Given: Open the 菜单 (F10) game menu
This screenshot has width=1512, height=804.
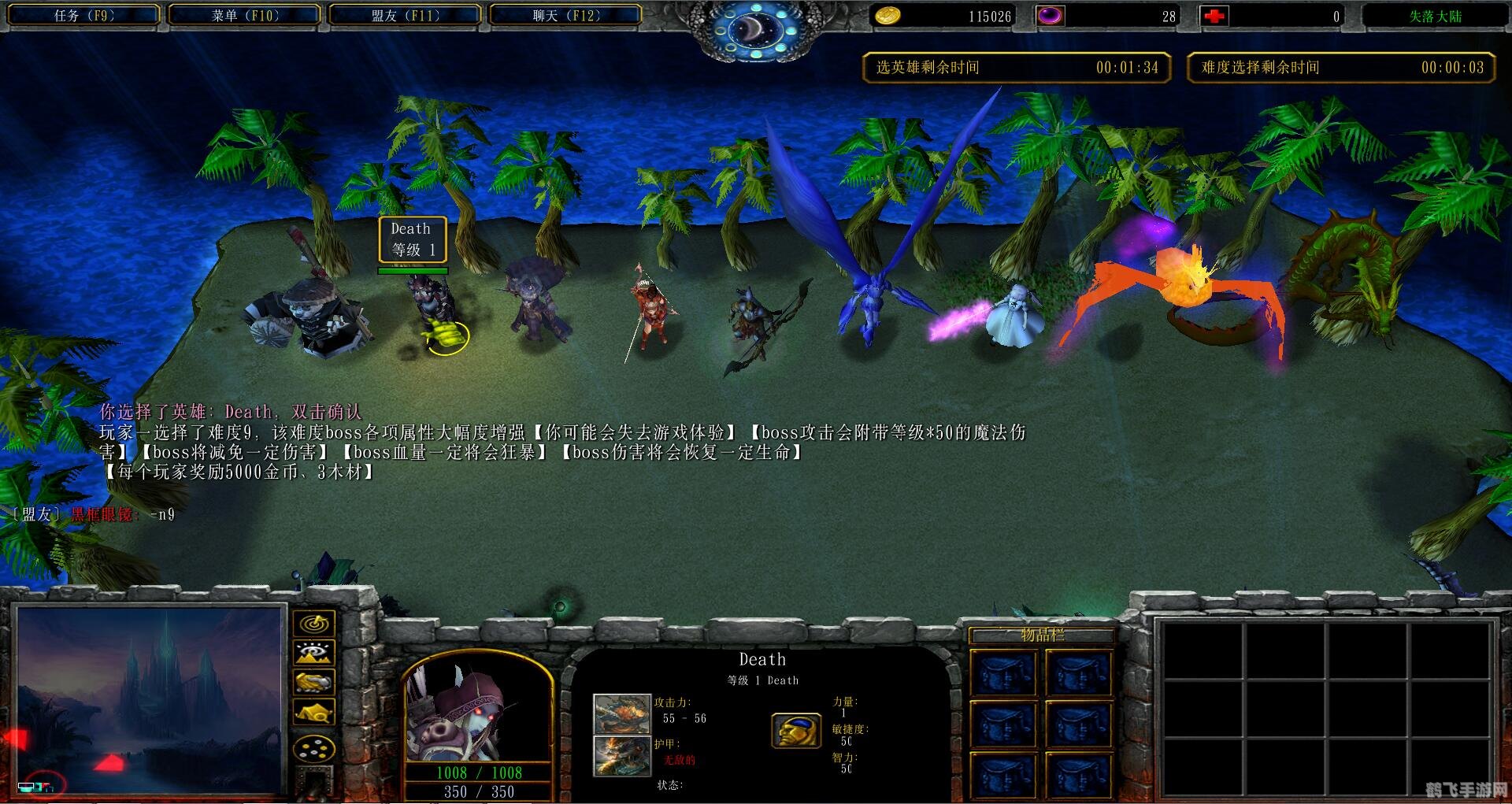Looking at the screenshot, I should [245, 15].
